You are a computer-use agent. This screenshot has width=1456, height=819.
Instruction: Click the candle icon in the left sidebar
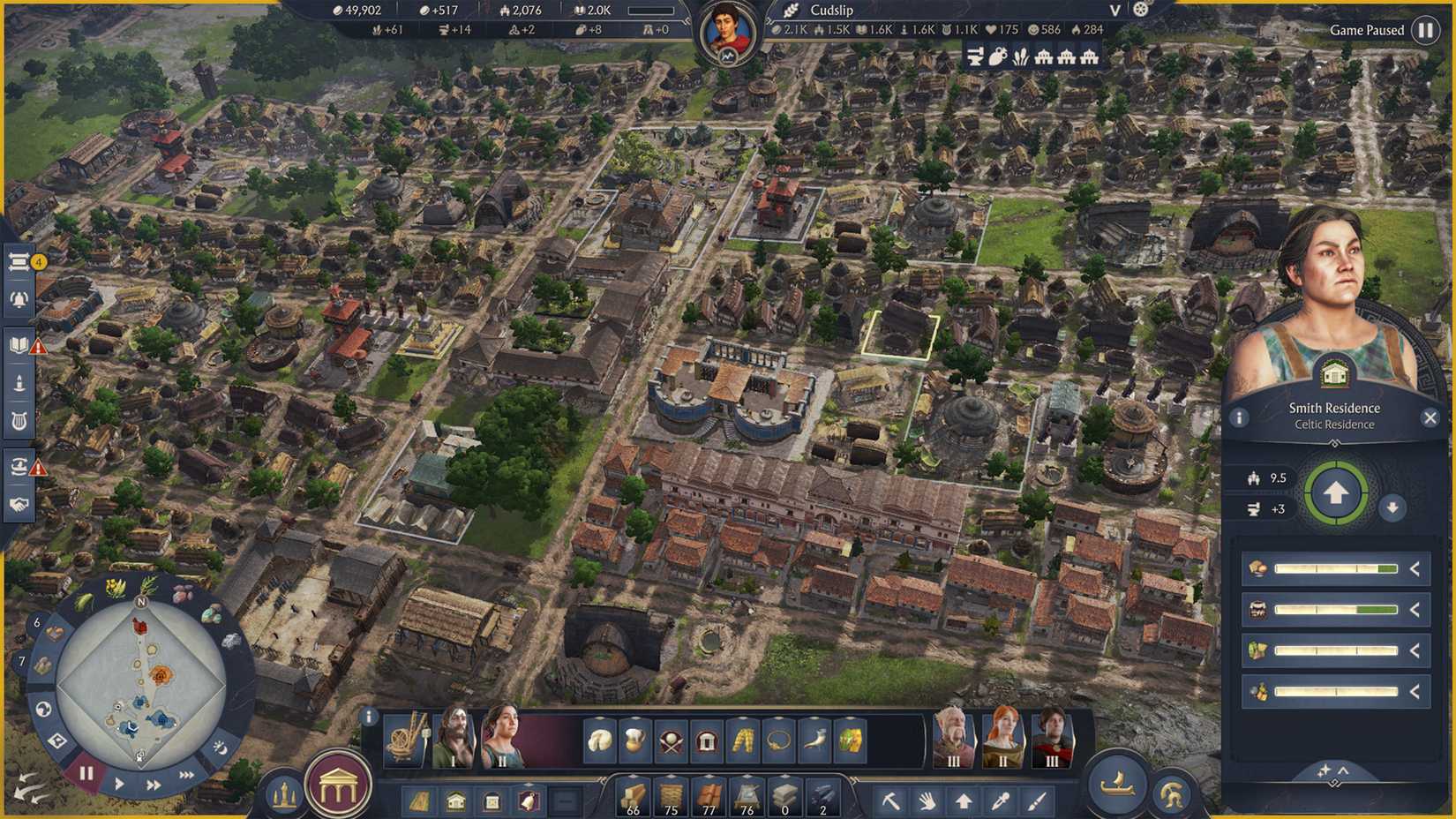tap(19, 384)
